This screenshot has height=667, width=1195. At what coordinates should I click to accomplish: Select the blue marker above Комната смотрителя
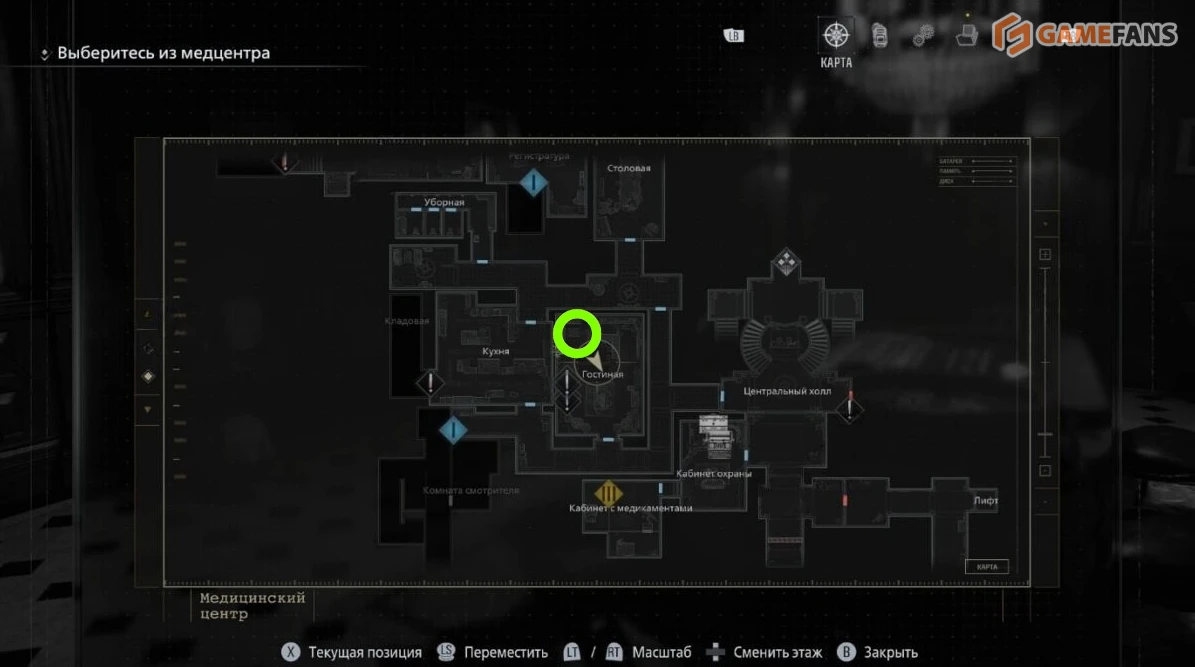click(454, 431)
